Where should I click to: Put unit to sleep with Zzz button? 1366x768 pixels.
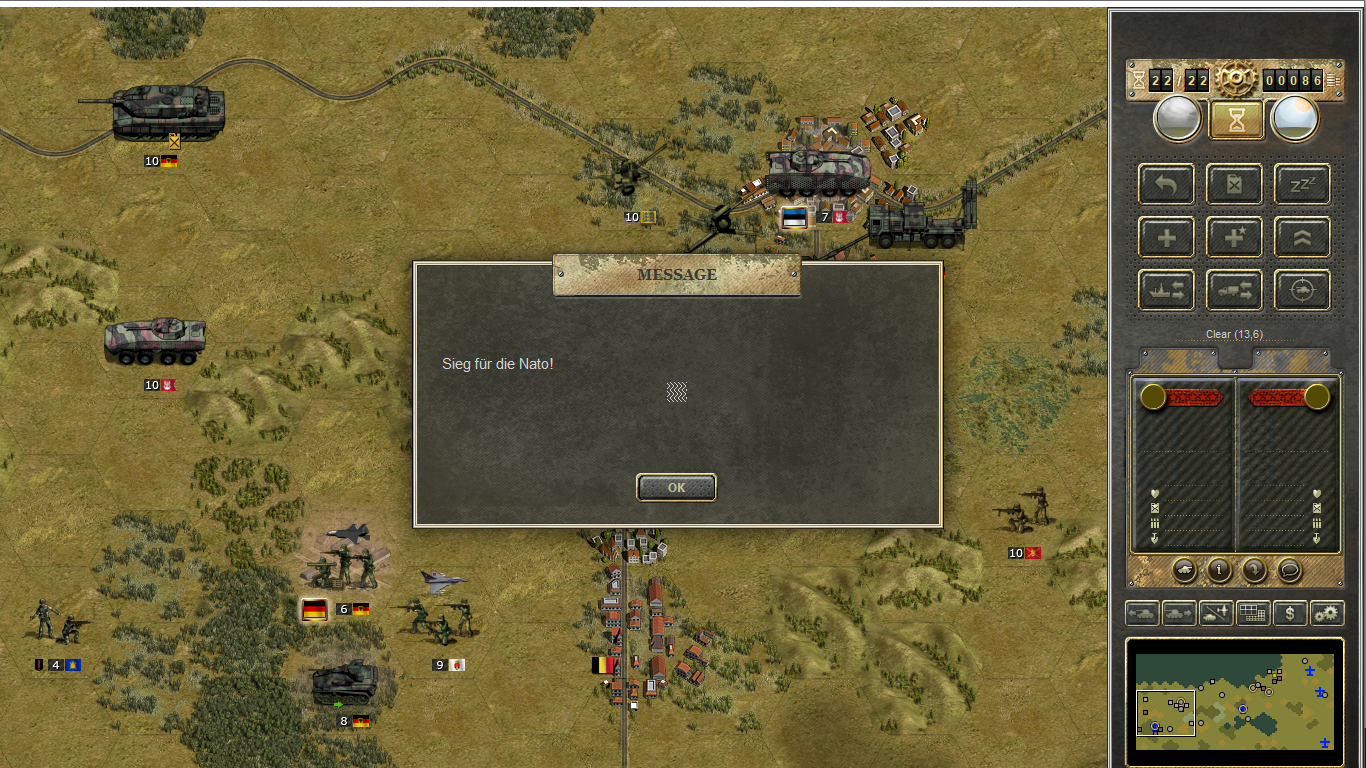[x=1302, y=184]
